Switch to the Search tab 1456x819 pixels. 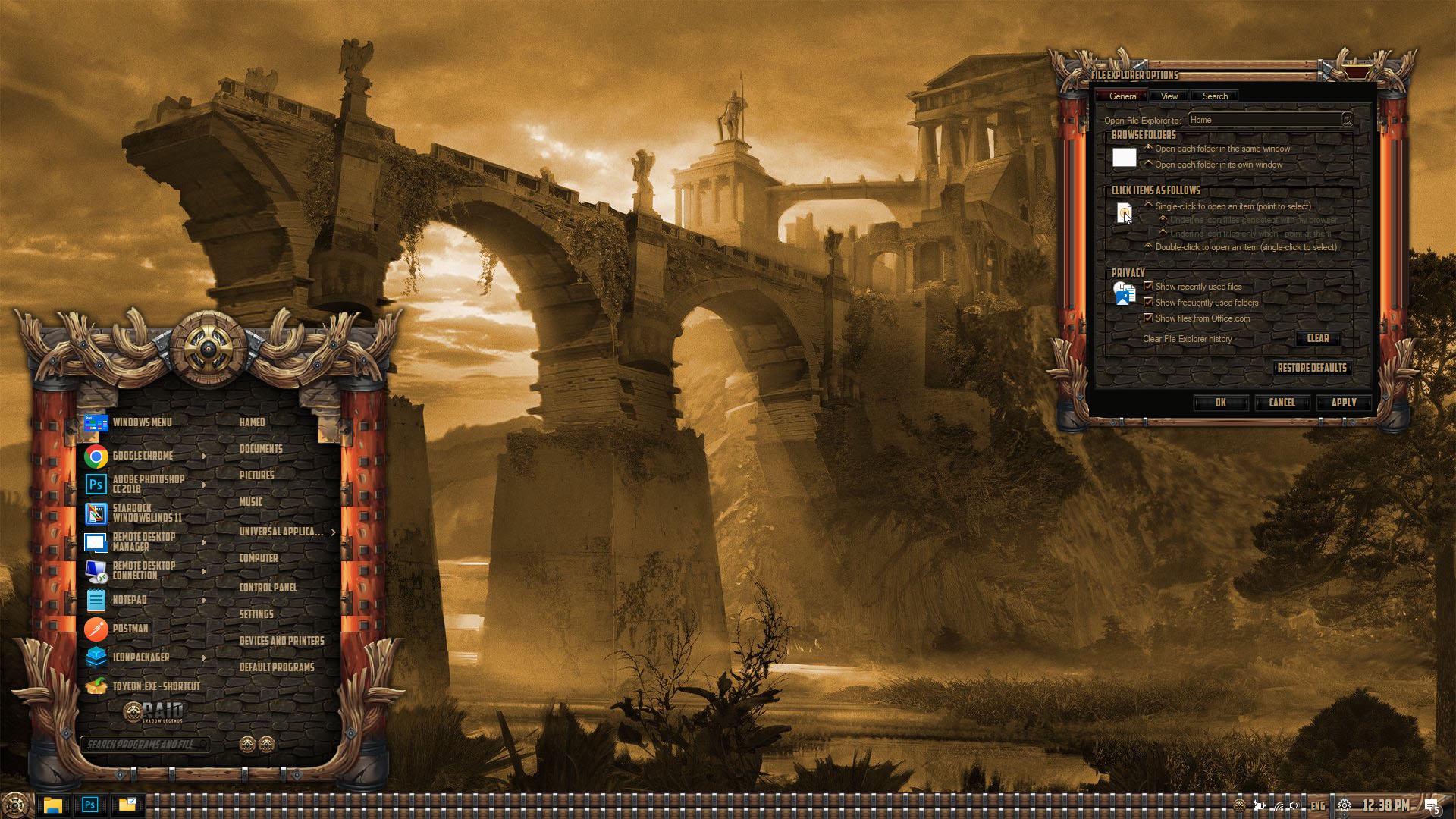[x=1215, y=96]
